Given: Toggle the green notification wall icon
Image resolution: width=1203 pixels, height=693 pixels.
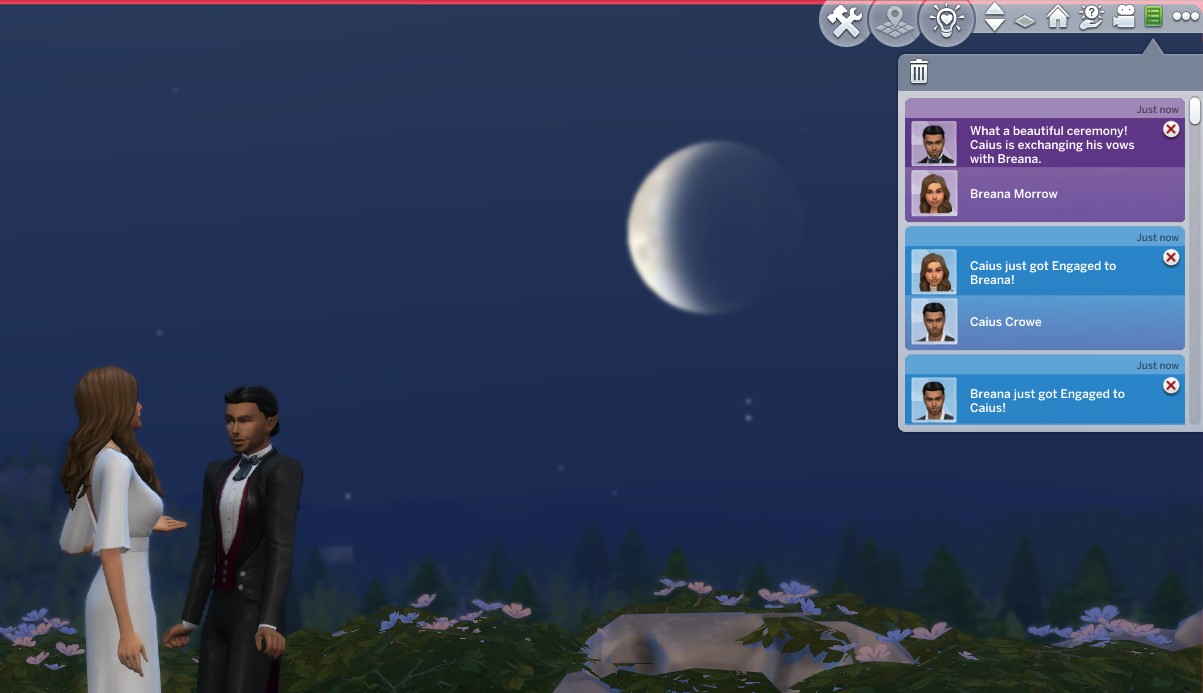Looking at the screenshot, I should point(1153,17).
